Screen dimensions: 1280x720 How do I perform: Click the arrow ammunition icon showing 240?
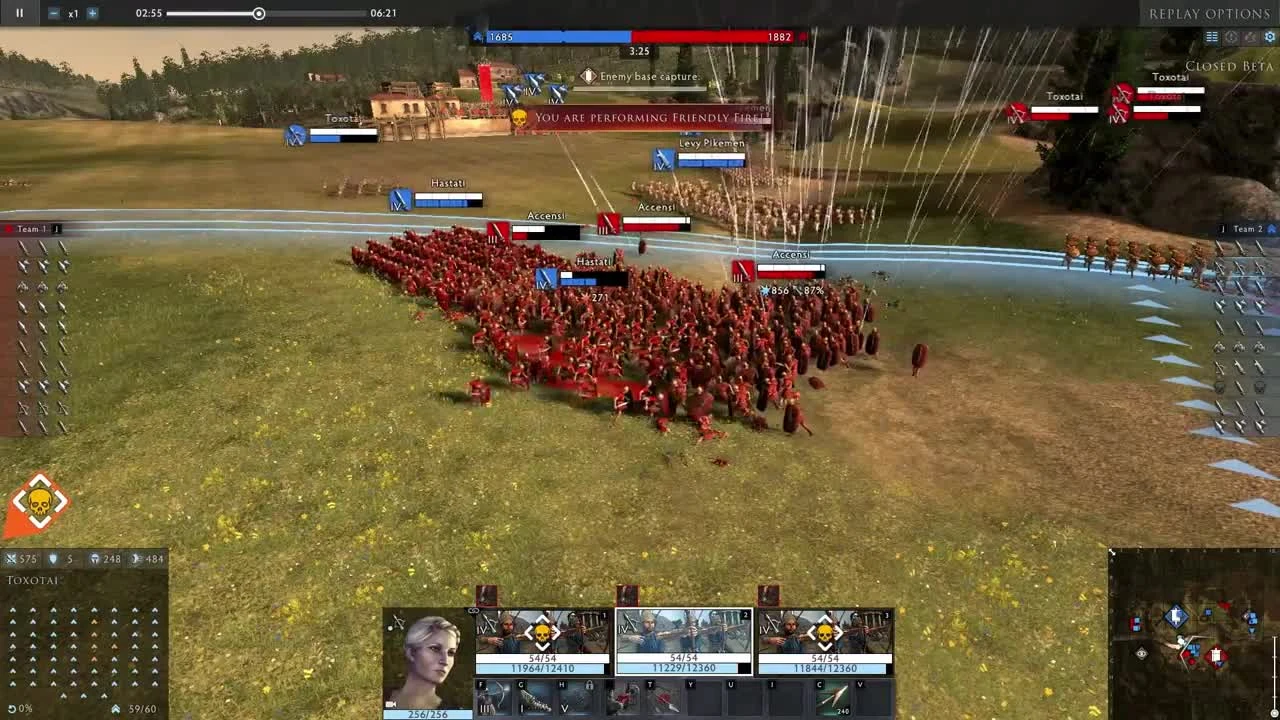[832, 697]
